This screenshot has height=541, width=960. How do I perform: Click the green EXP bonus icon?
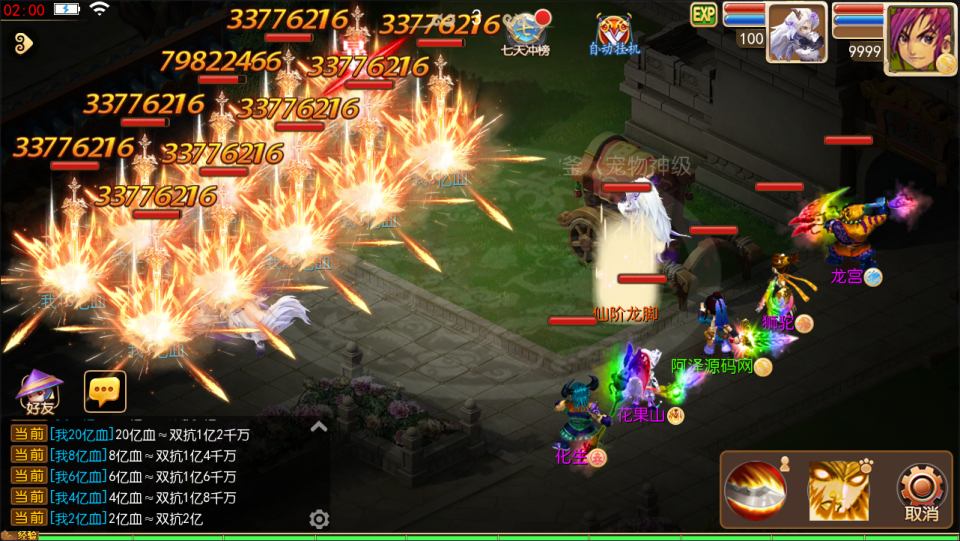point(704,14)
